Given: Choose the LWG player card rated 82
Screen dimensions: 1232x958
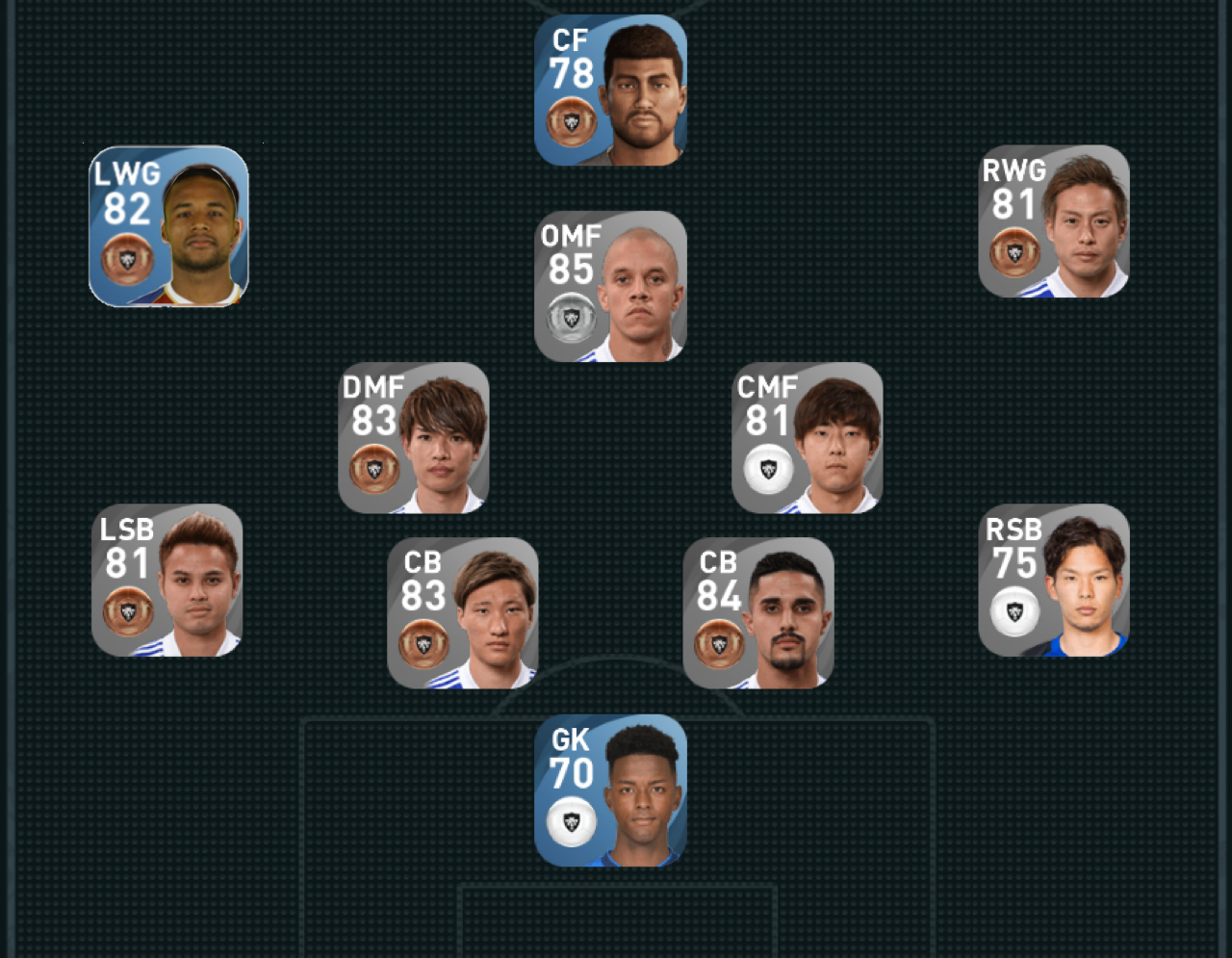Looking at the screenshot, I should (x=168, y=226).
